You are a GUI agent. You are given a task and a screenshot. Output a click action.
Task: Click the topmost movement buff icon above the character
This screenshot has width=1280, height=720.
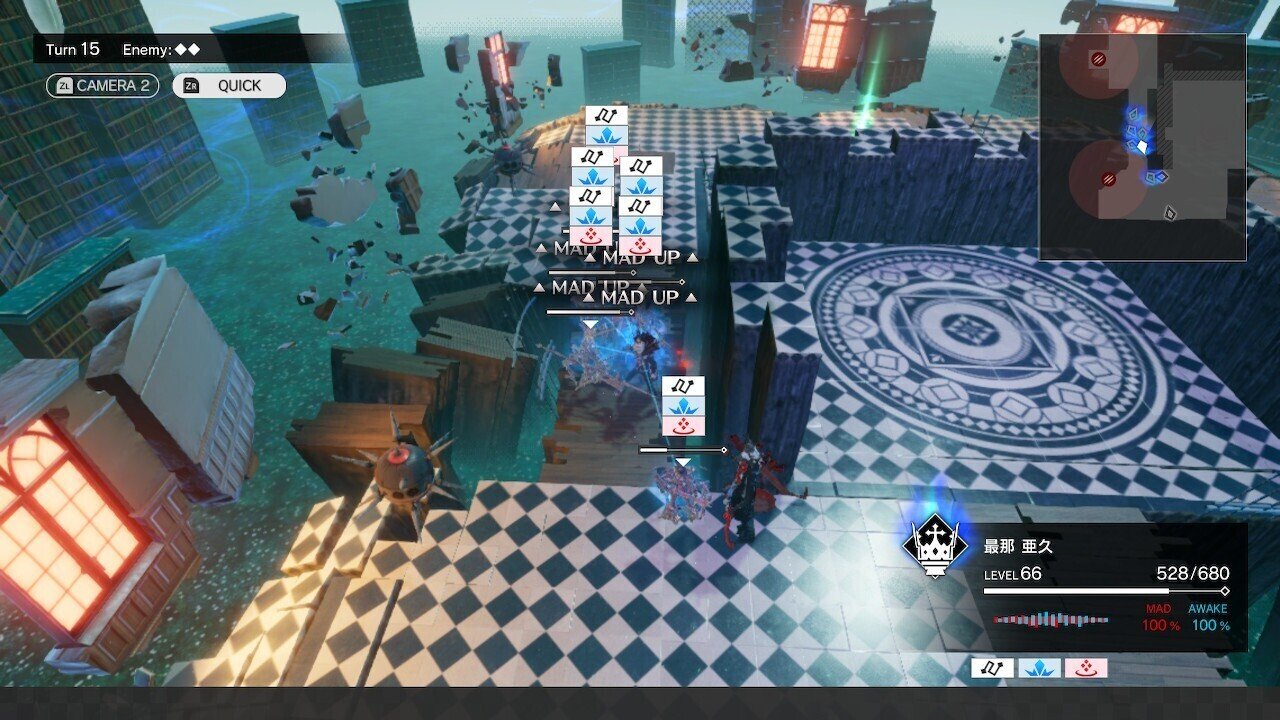(x=607, y=115)
